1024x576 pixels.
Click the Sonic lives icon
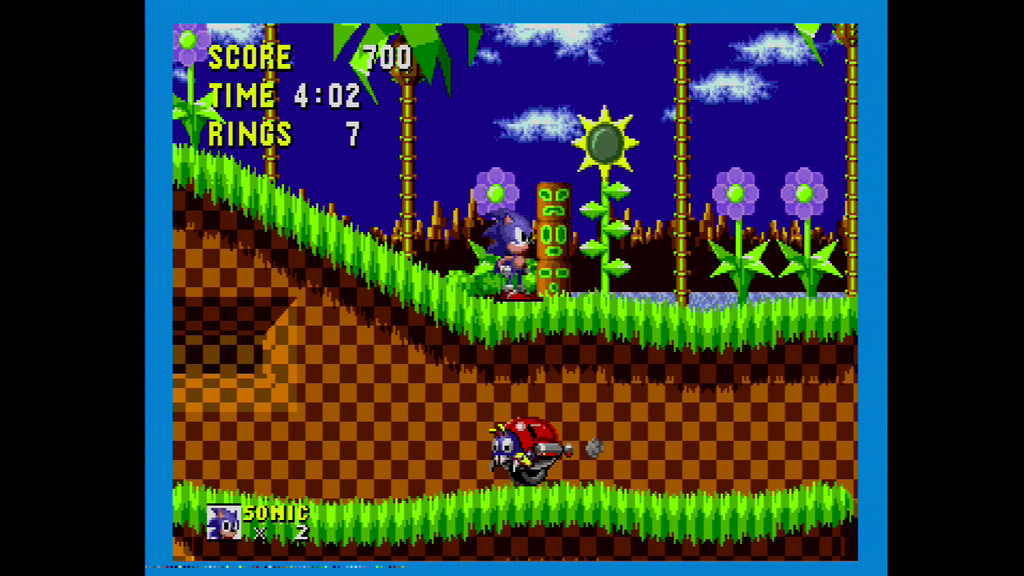[x=224, y=522]
